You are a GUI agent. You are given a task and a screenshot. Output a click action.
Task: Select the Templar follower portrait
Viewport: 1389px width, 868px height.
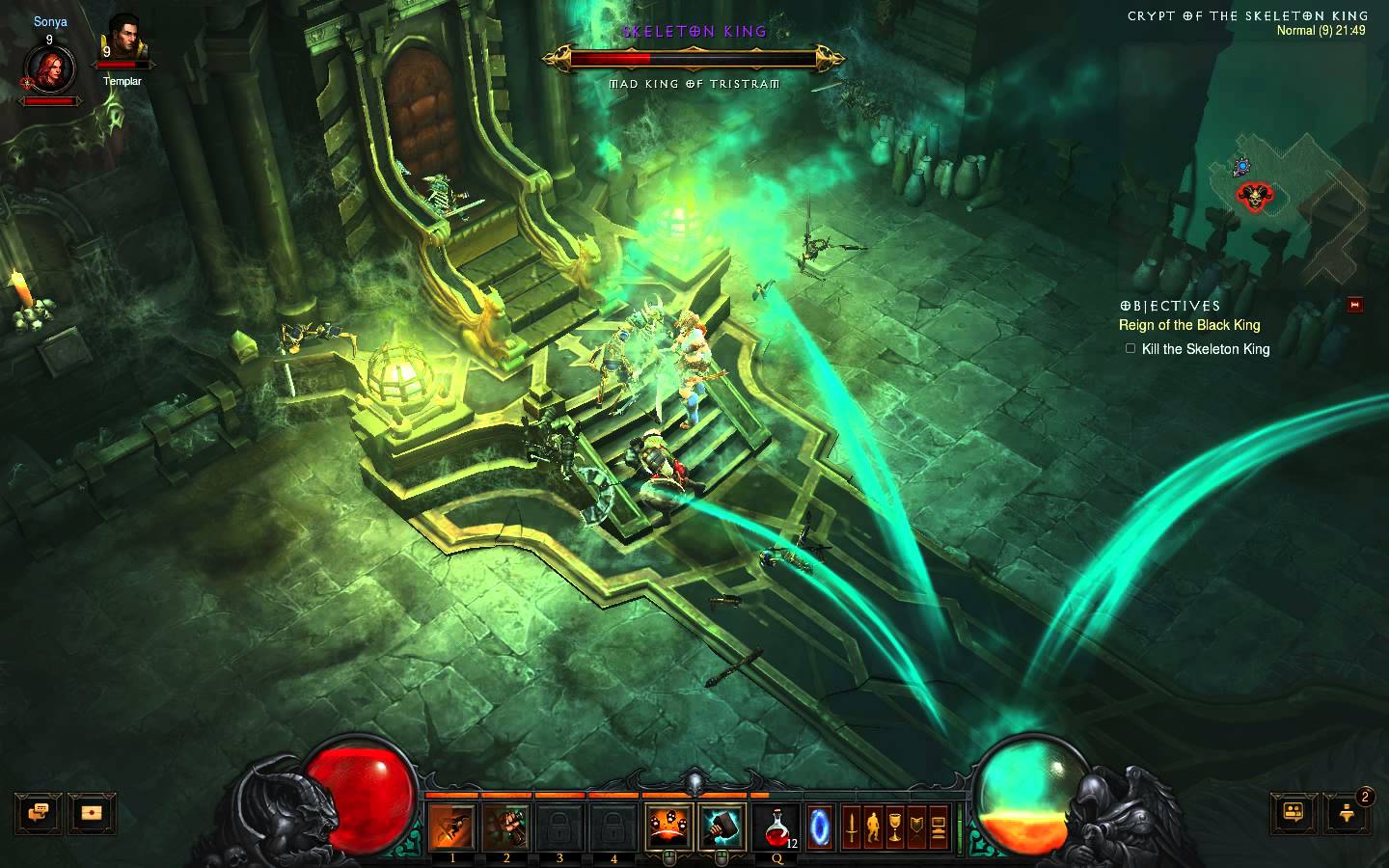123,43
